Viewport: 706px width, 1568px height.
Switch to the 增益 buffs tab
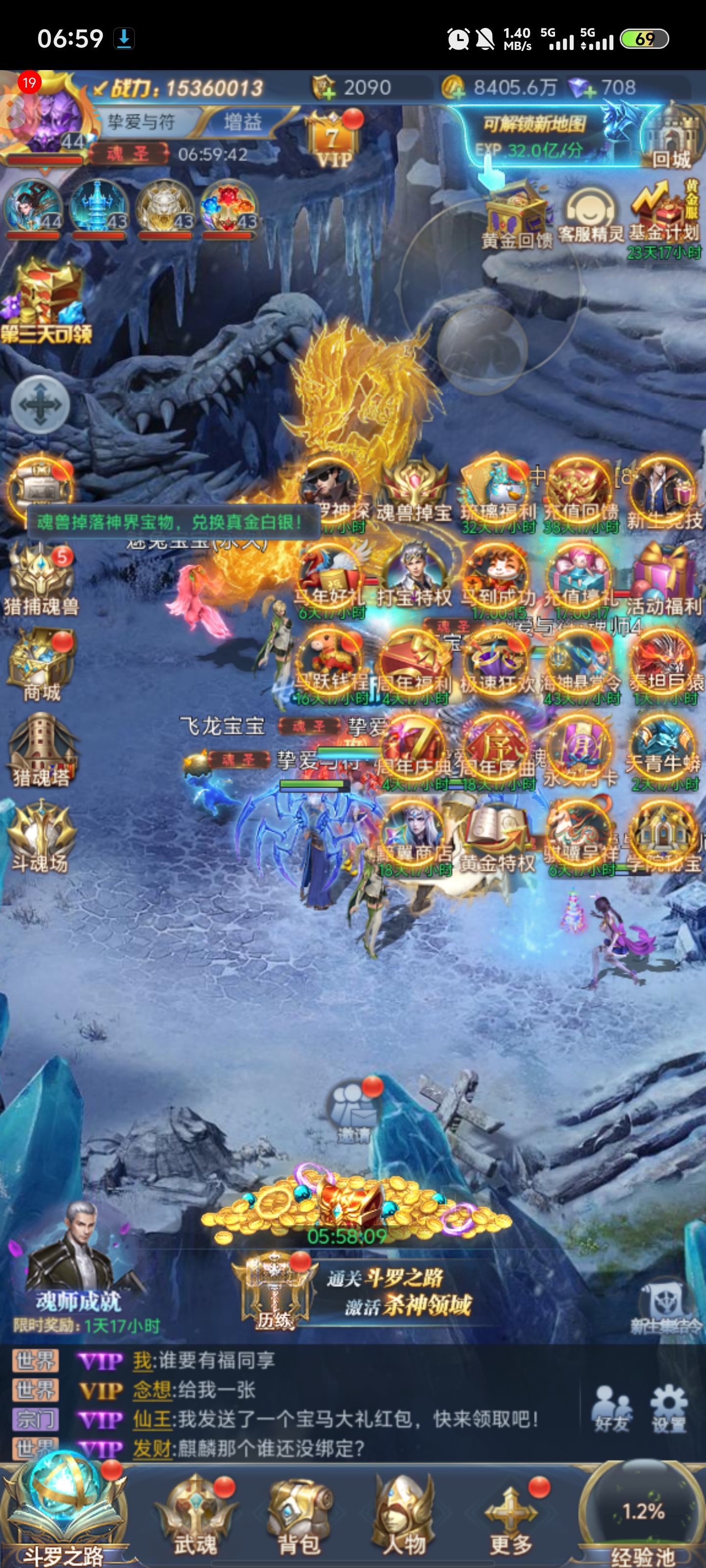(242, 122)
